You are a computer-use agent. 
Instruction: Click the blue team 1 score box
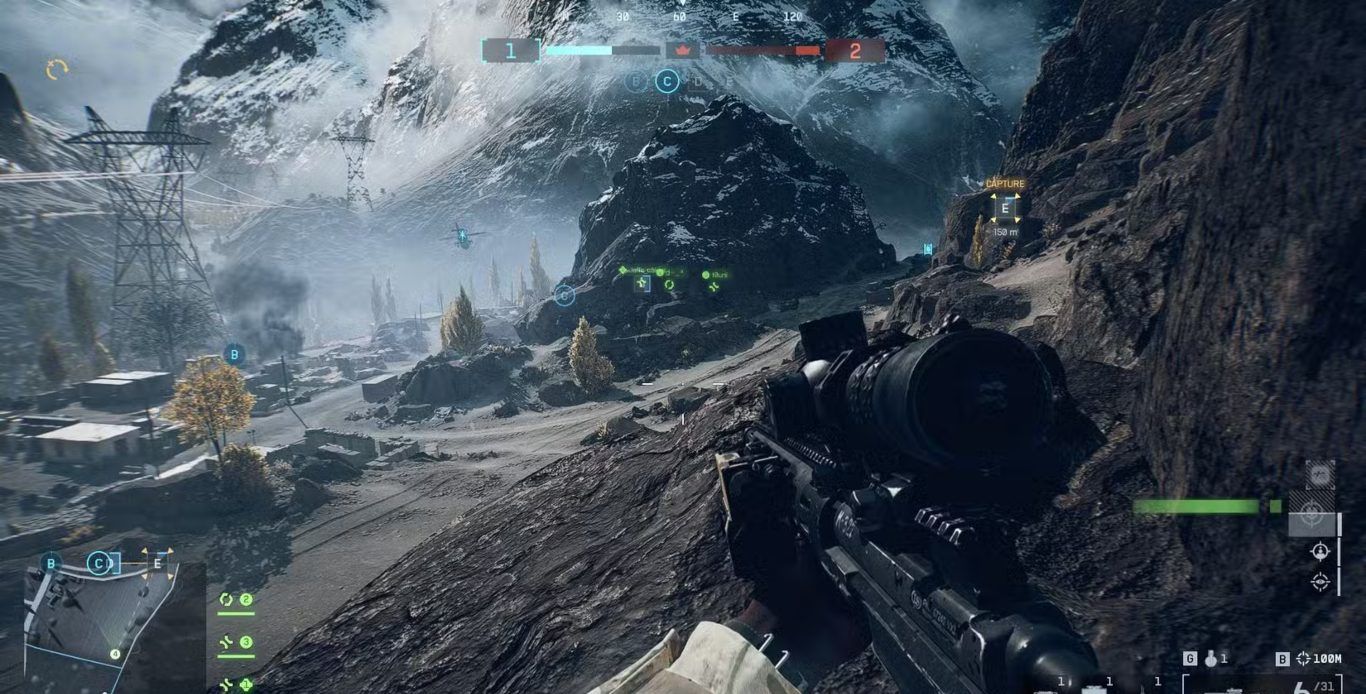(x=511, y=51)
